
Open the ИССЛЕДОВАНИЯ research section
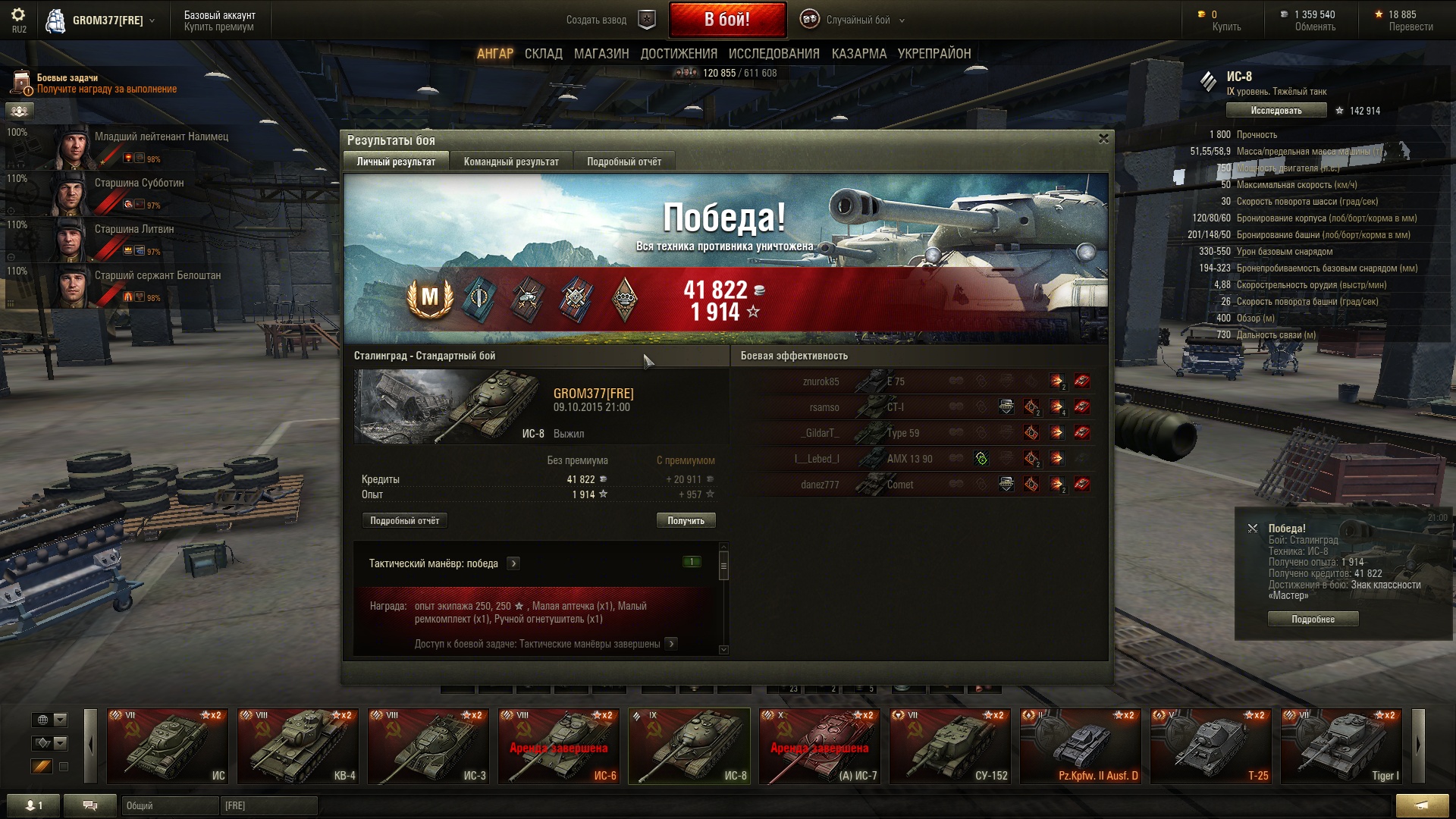point(773,54)
